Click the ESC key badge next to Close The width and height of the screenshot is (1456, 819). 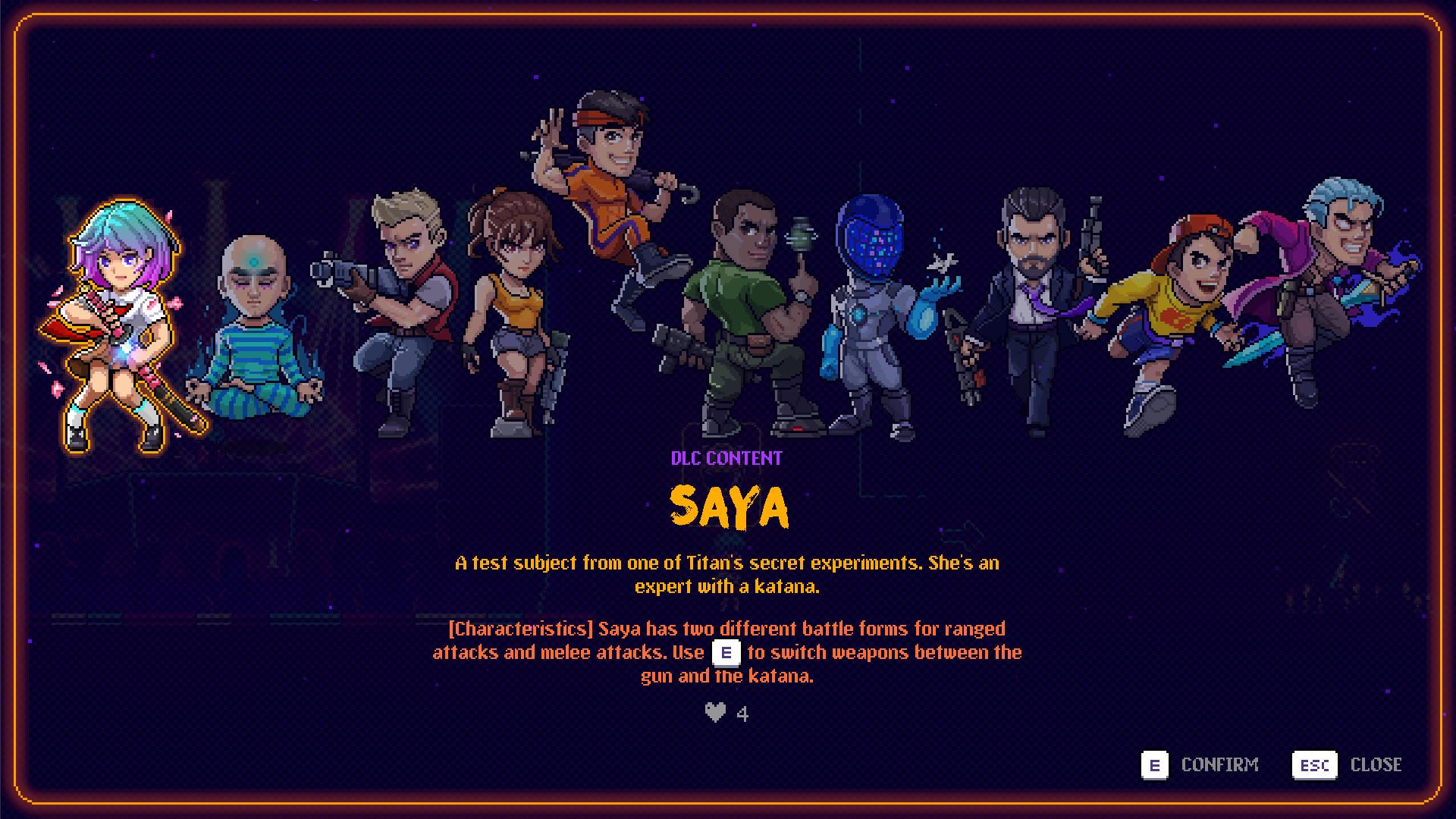coord(1314,764)
